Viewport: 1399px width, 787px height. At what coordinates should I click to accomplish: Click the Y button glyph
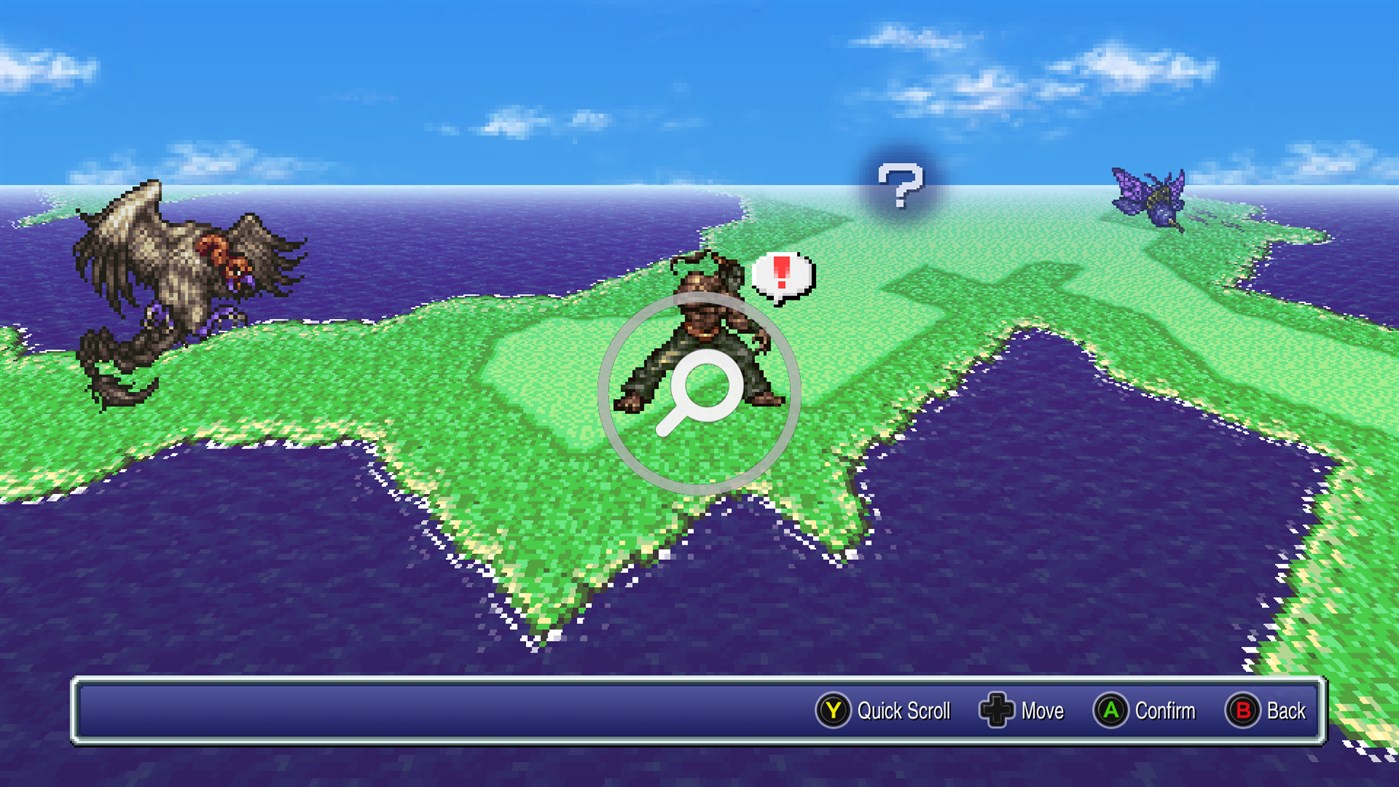click(833, 711)
